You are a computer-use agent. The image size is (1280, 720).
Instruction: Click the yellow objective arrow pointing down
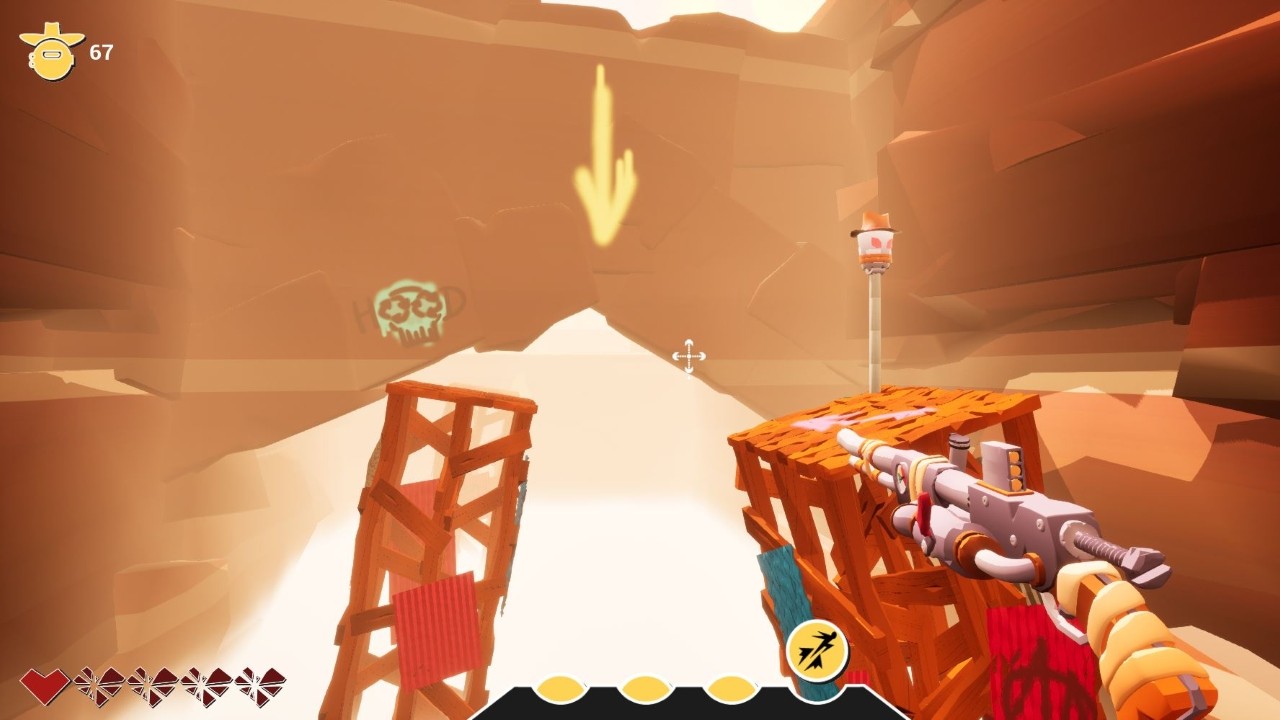tap(605, 155)
